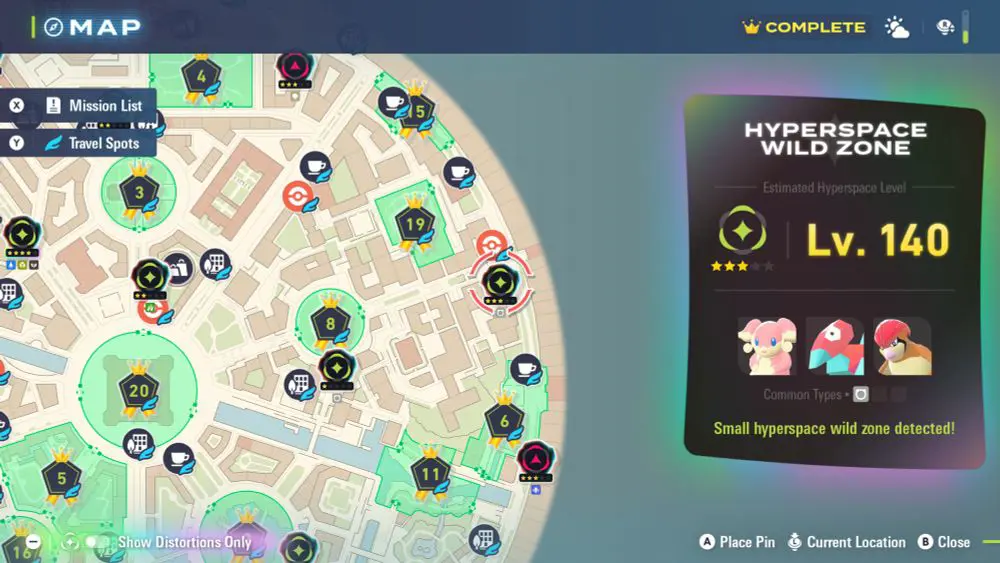This screenshot has height=563, width=1000.
Task: Select the Porygon thumbnail in the panel
Action: pos(834,346)
